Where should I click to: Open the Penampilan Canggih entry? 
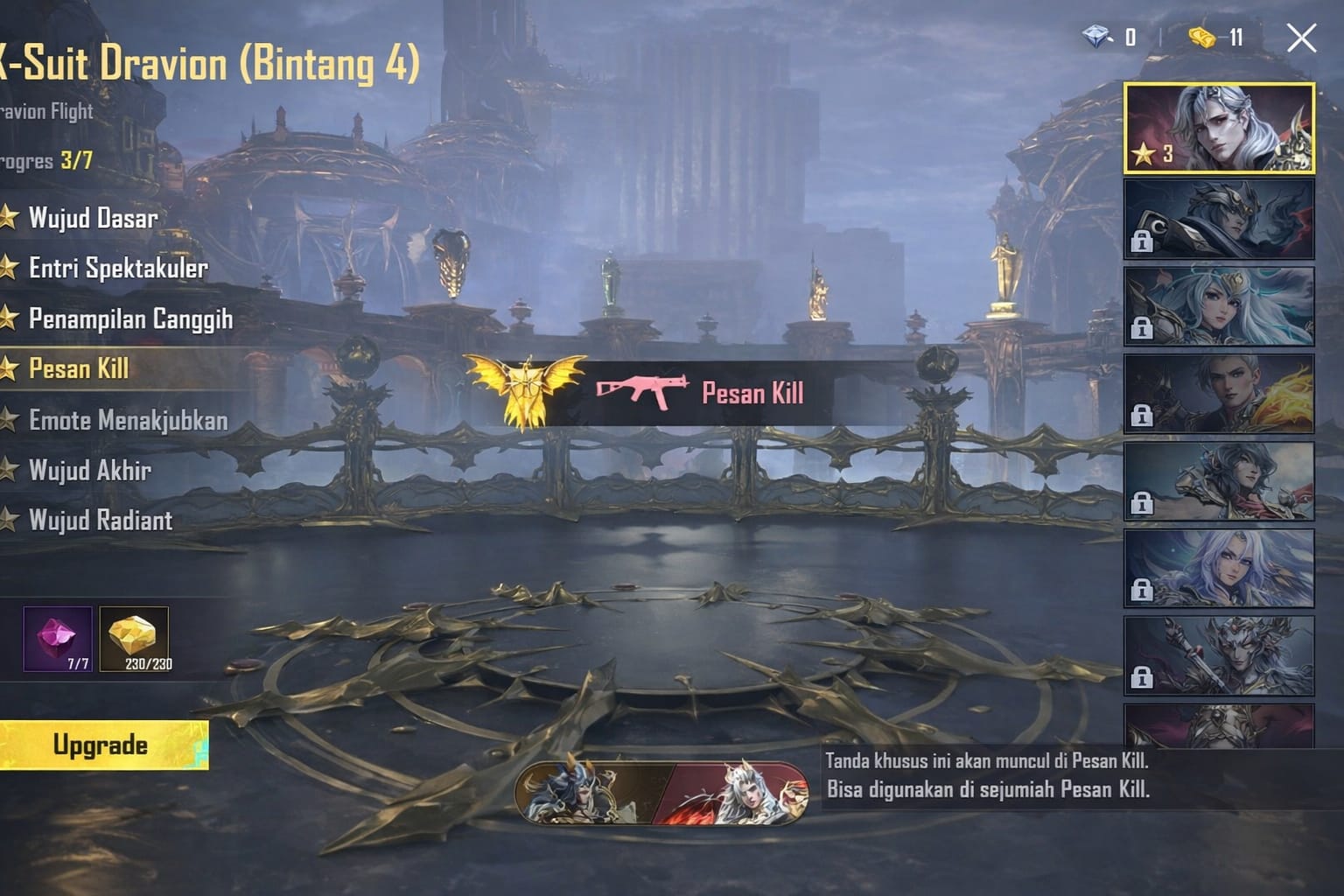[x=129, y=318]
